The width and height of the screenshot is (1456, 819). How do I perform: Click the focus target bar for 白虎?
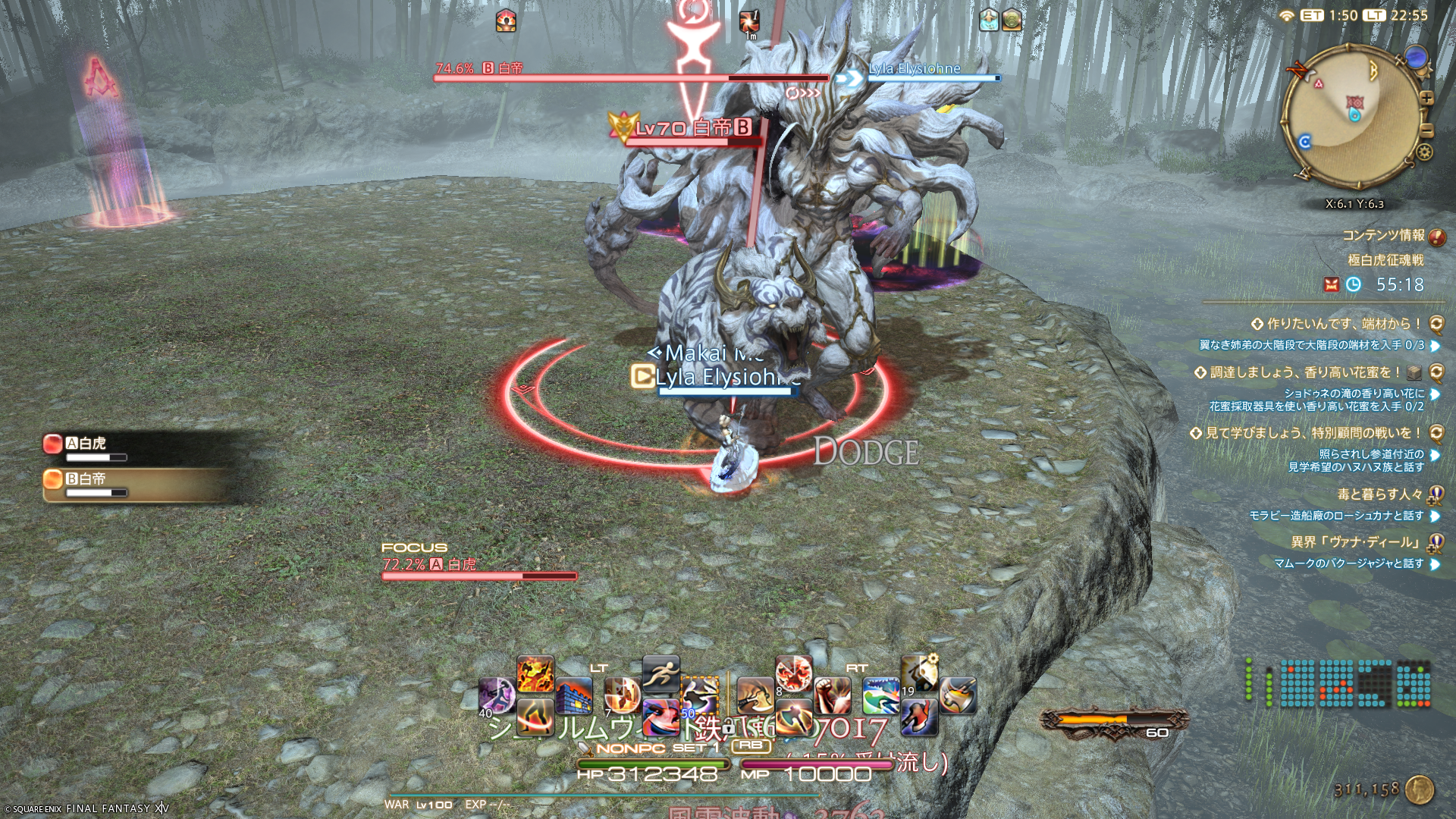point(479,576)
